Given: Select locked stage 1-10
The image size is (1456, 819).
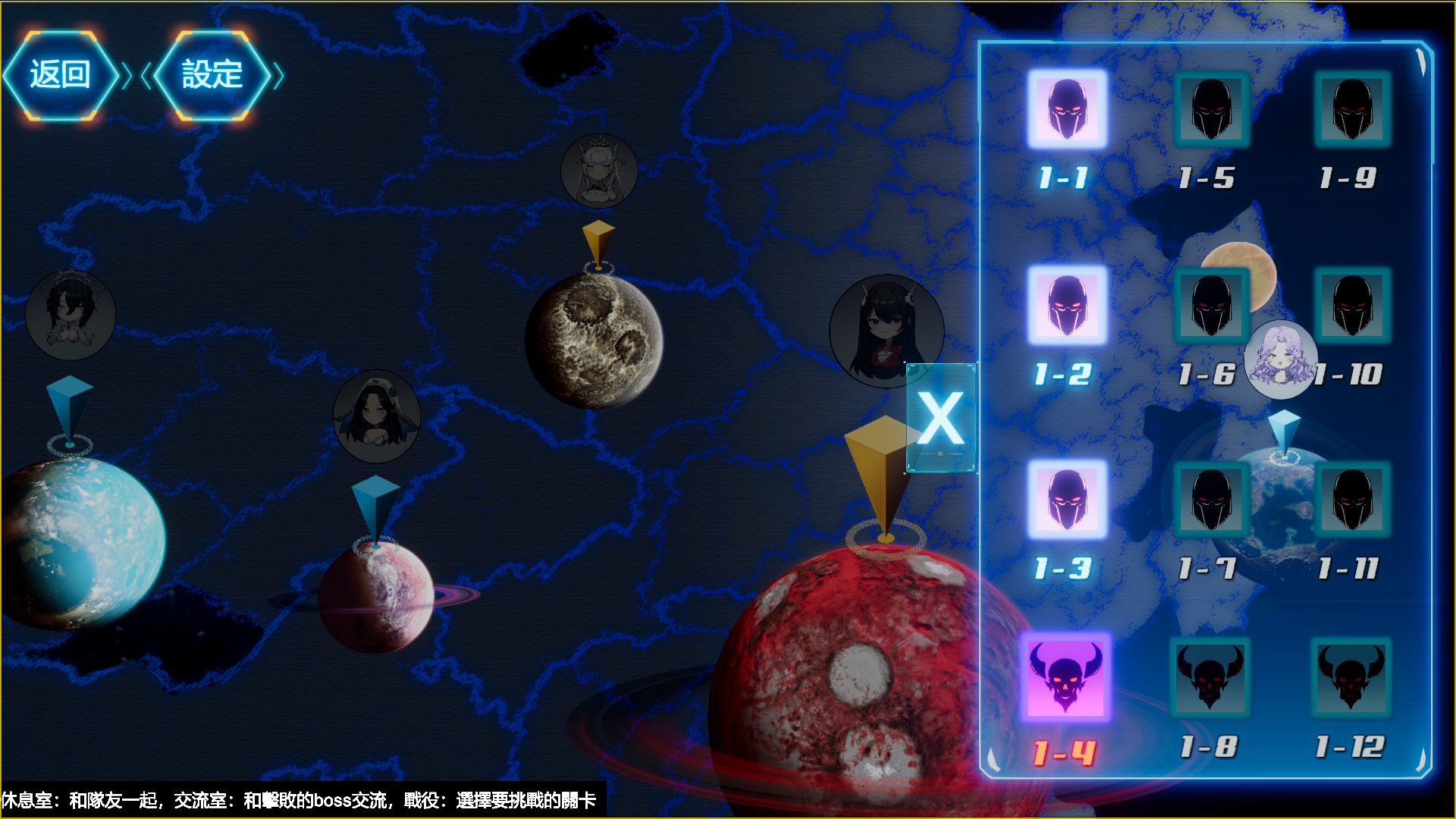Looking at the screenshot, I should (x=1352, y=306).
